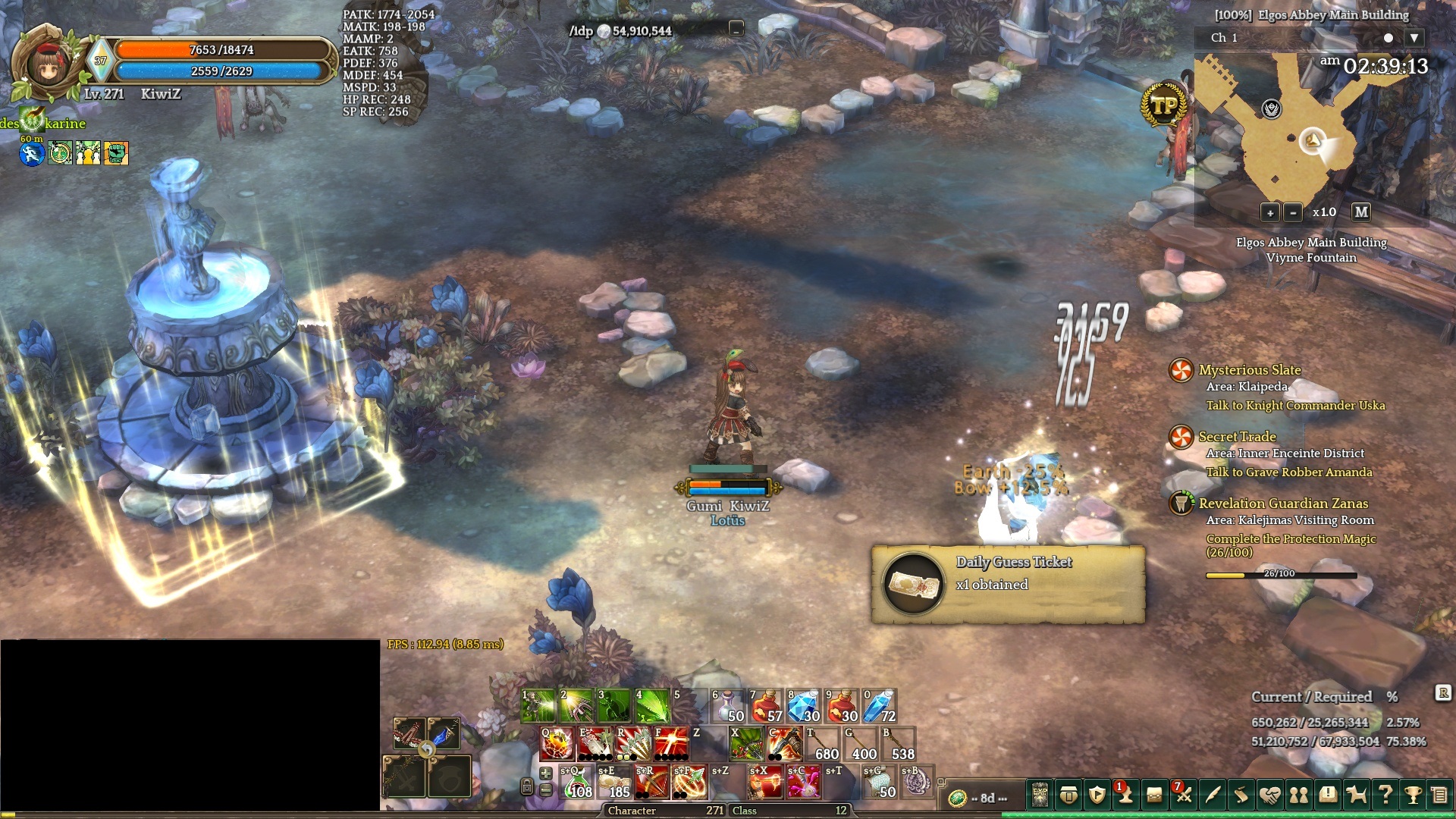Activate the green skill in slot 1
The height and width of the screenshot is (819, 1456).
[x=538, y=706]
